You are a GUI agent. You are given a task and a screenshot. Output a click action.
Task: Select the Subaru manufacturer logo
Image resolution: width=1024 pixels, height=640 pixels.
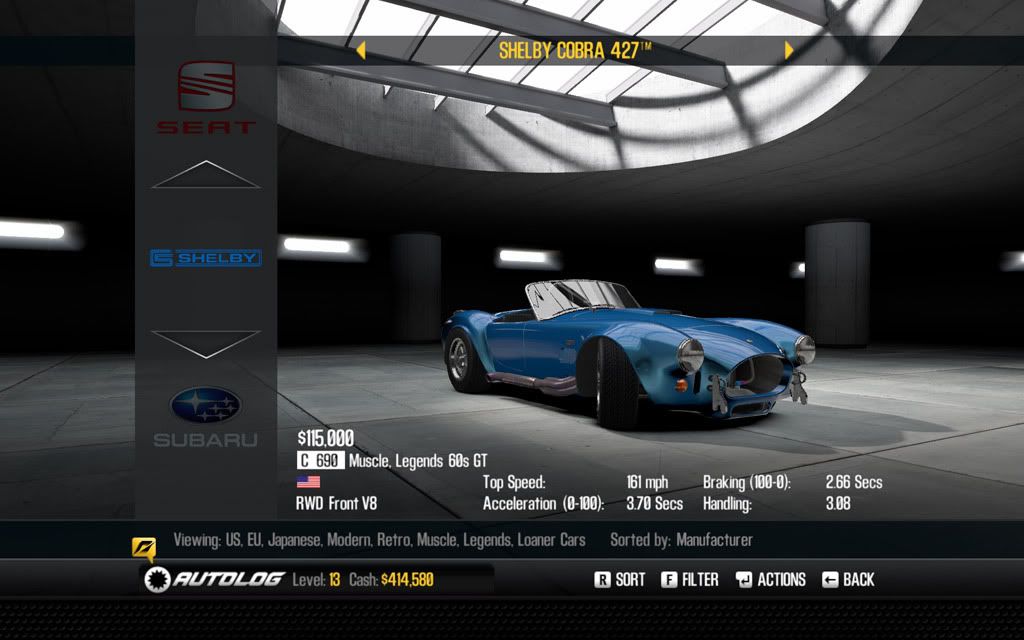click(205, 414)
